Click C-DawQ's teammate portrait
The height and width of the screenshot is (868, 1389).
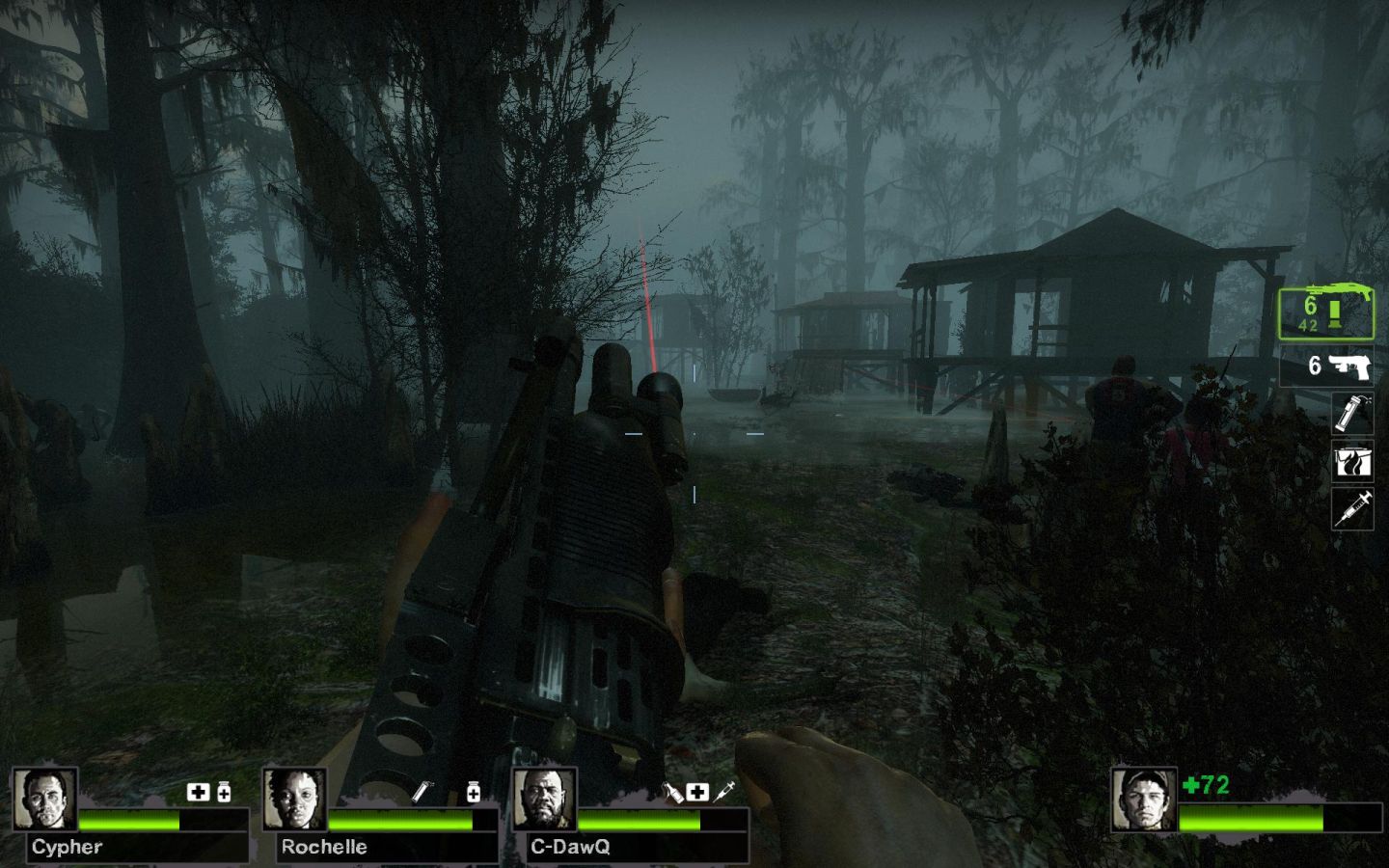click(544, 800)
